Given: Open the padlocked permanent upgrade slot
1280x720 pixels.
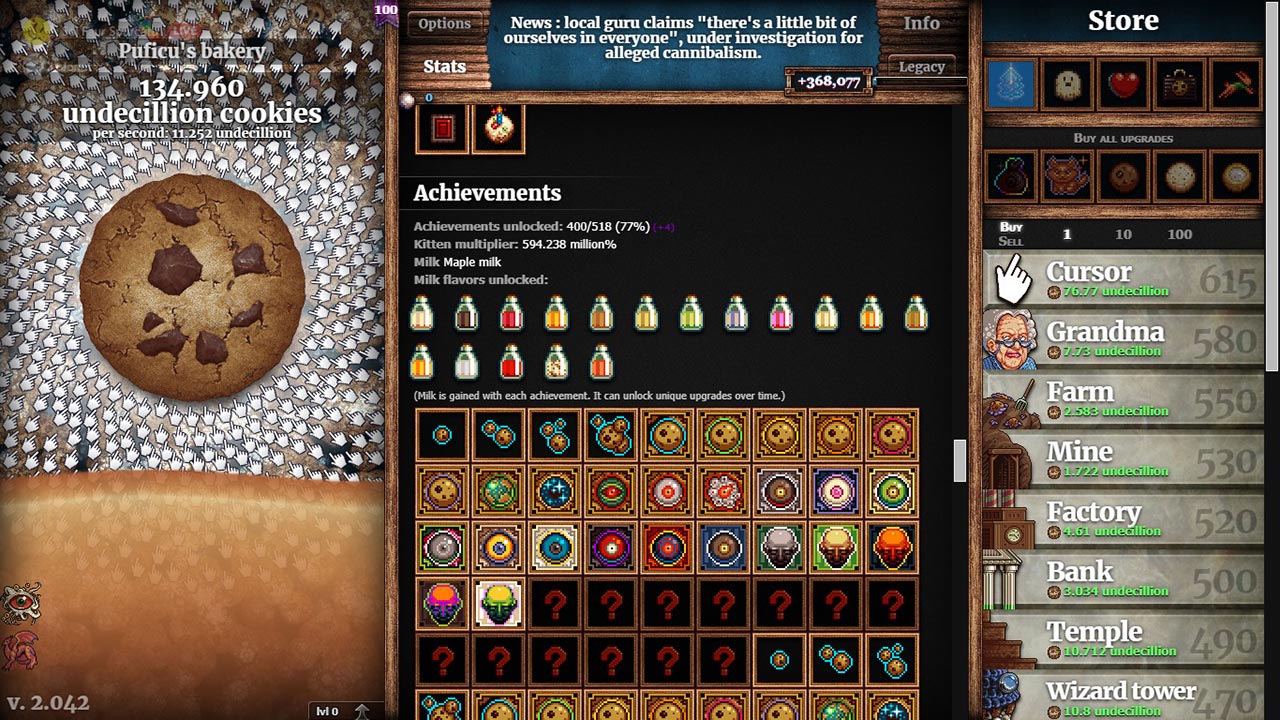Looking at the screenshot, I should pos(1179,85).
